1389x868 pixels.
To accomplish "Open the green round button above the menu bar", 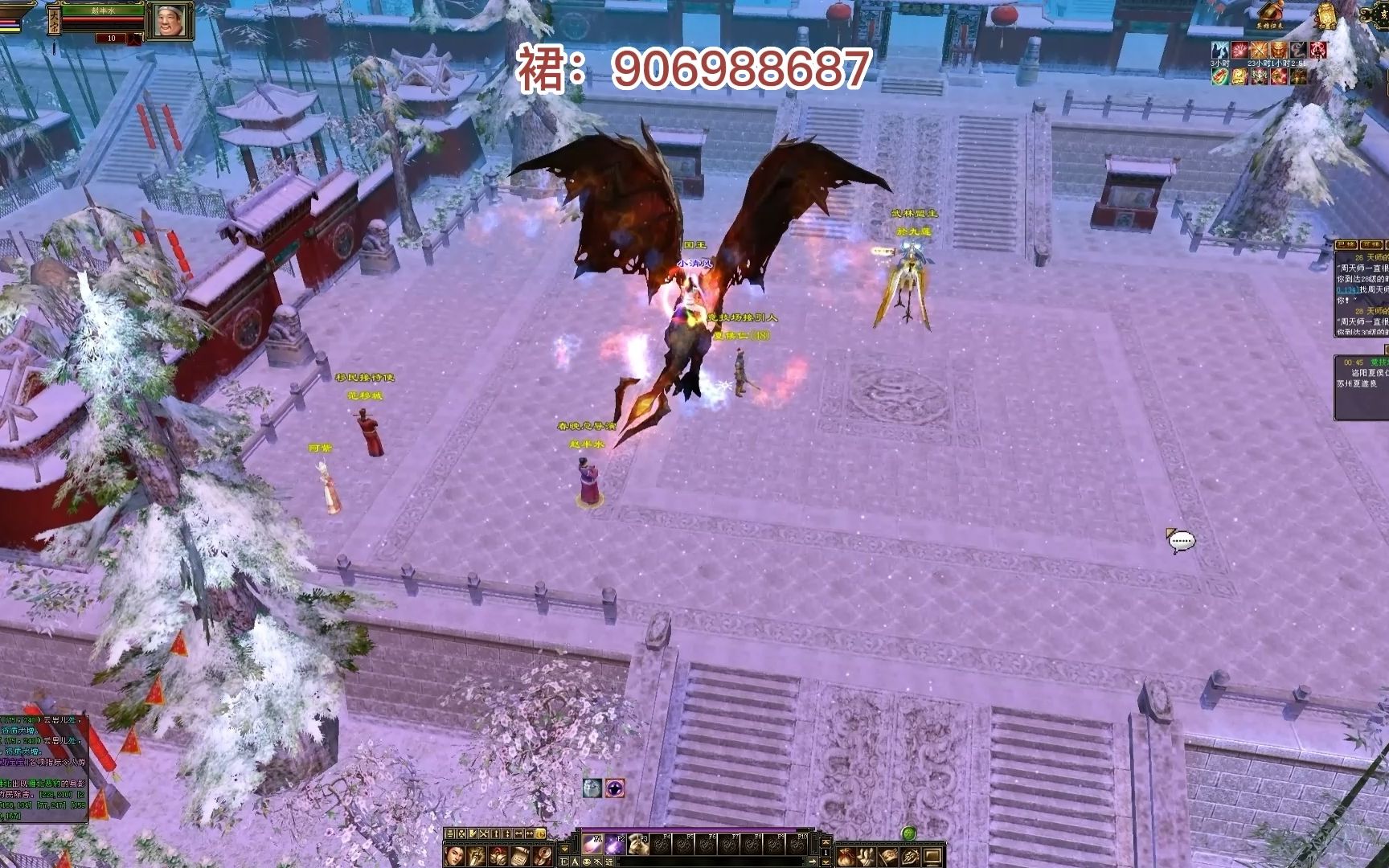I will click(x=909, y=833).
